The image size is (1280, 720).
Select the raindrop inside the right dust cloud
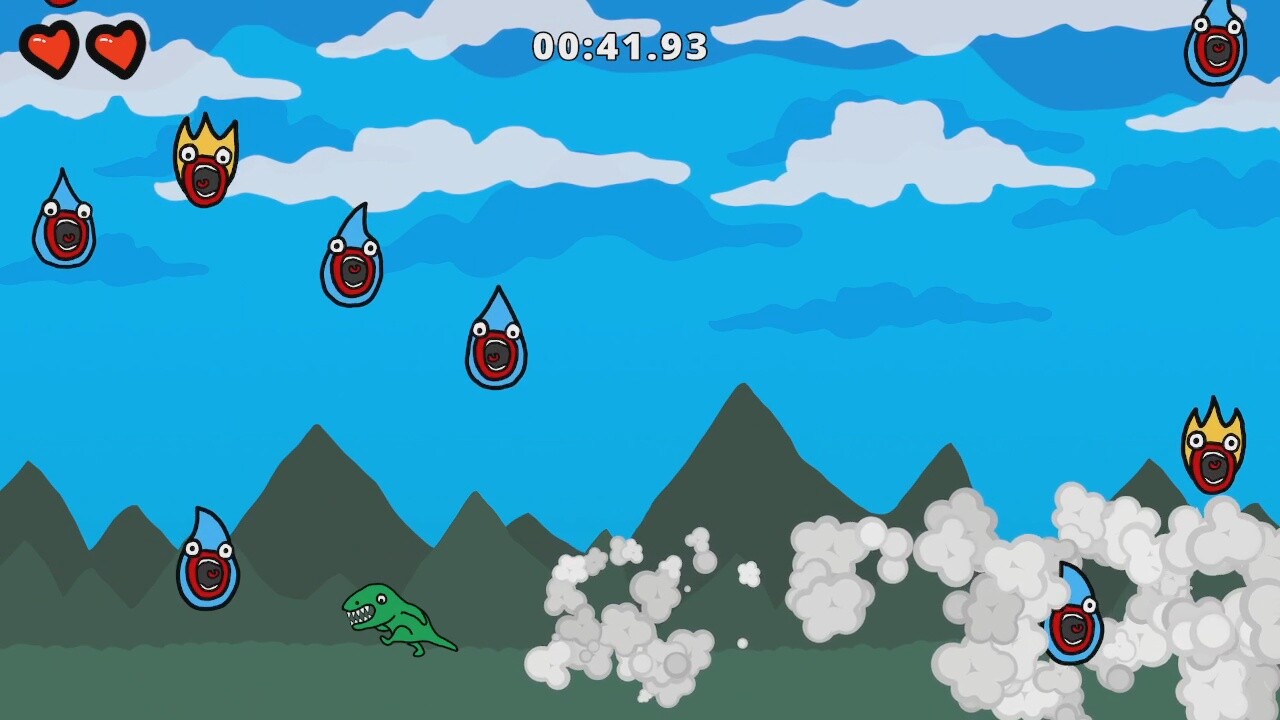point(1072,625)
